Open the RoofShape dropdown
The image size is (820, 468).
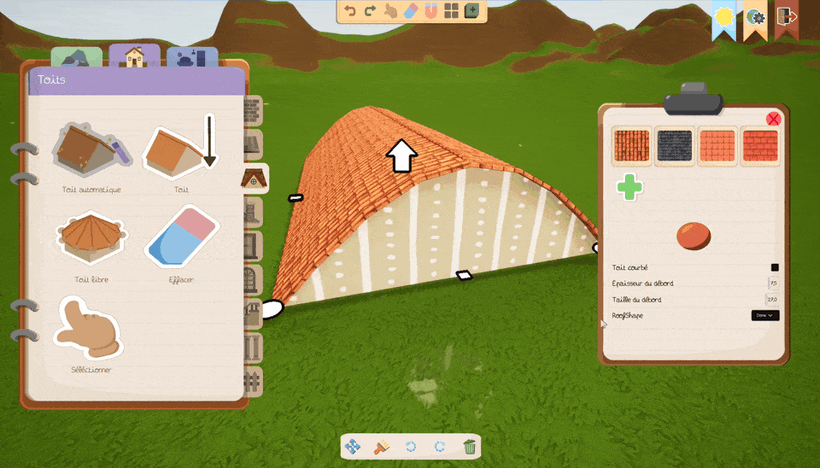click(765, 315)
